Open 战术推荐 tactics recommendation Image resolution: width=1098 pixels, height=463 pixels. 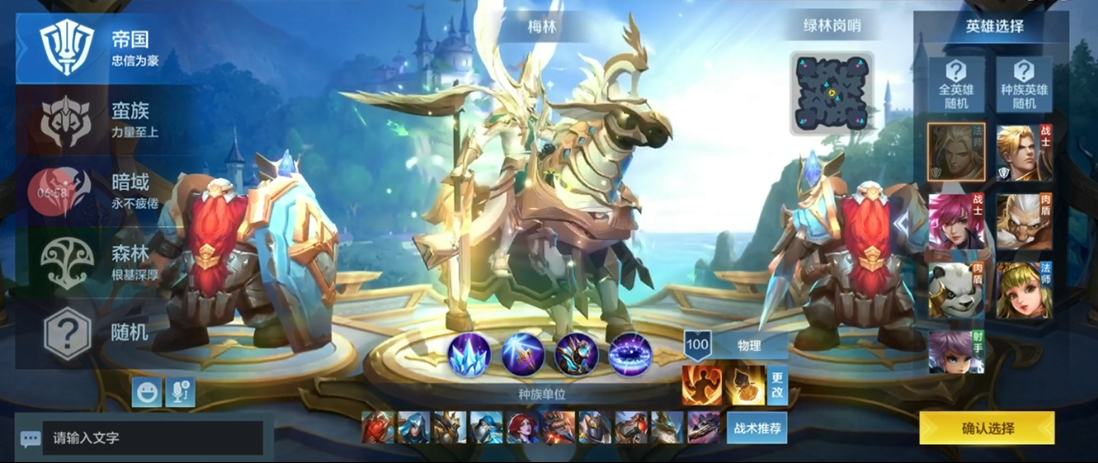[757, 428]
